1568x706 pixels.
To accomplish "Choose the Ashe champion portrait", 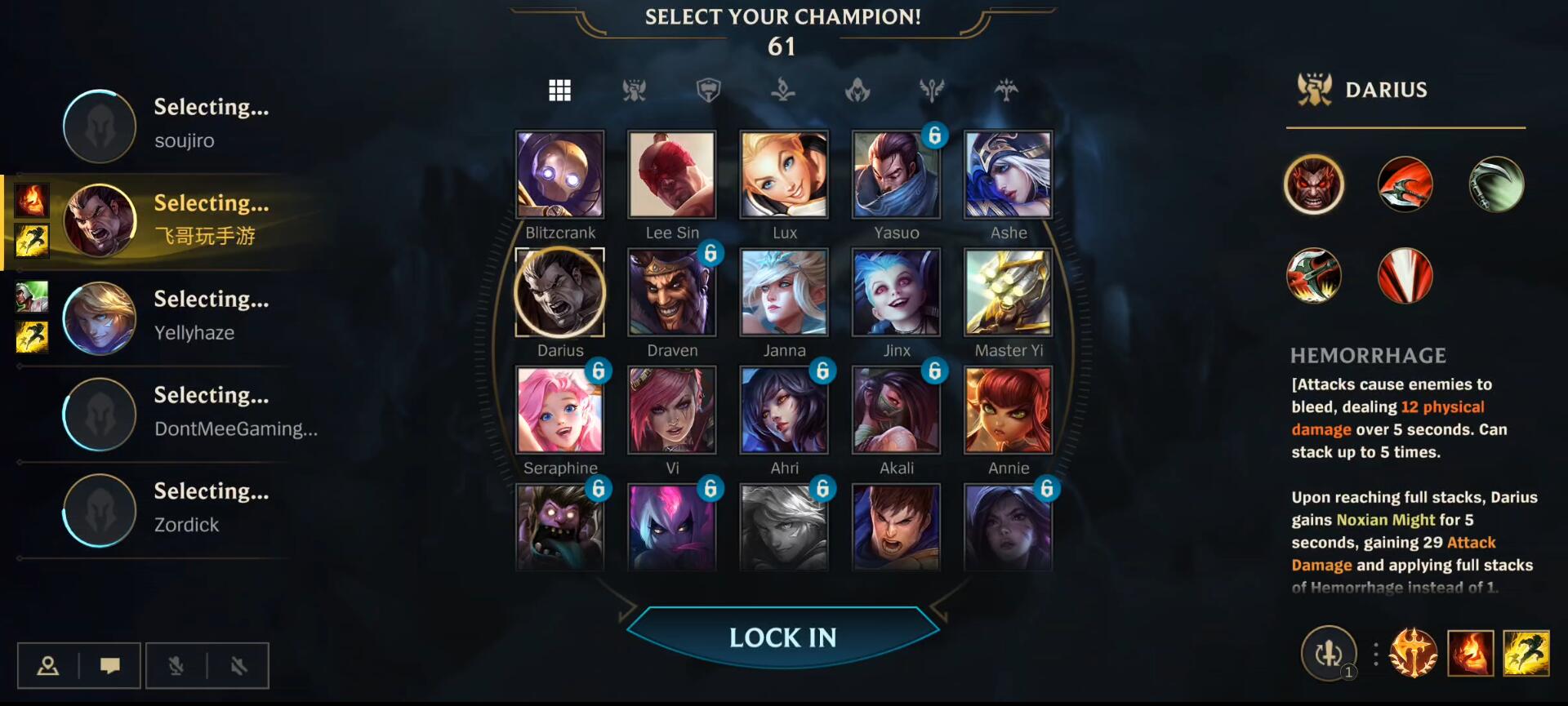I will [x=1009, y=175].
